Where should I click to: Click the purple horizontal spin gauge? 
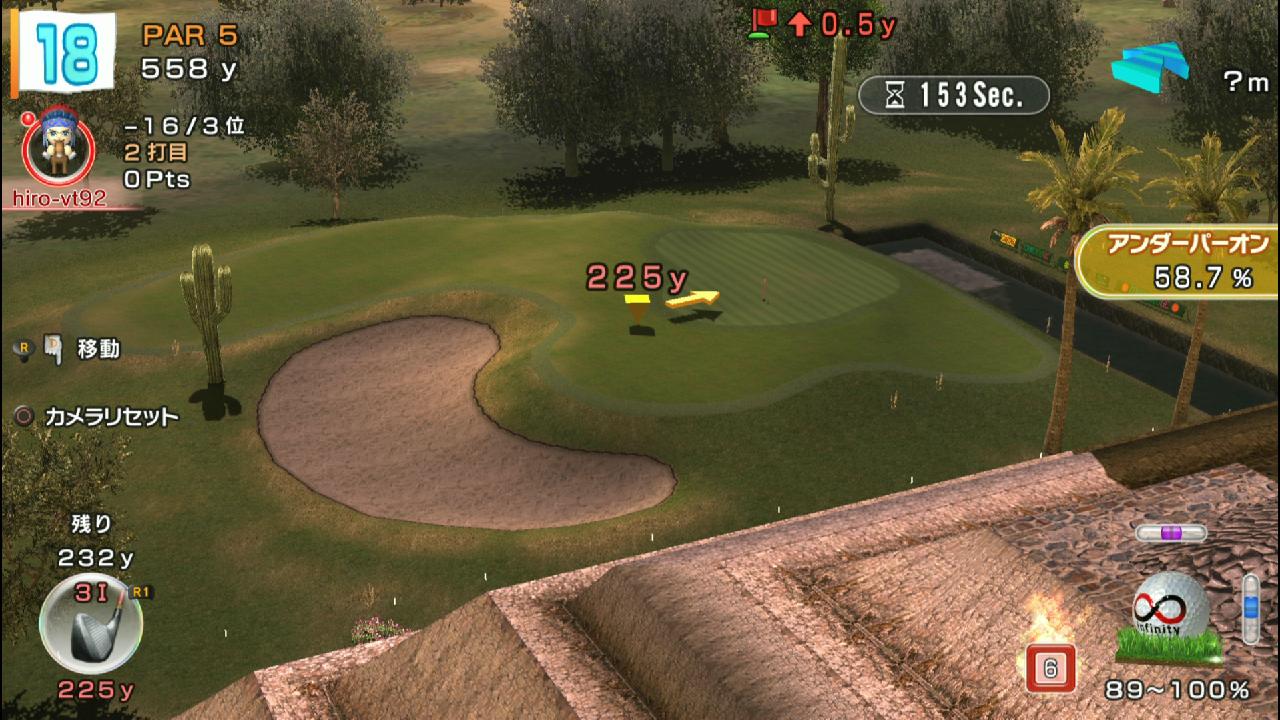[x=1171, y=533]
